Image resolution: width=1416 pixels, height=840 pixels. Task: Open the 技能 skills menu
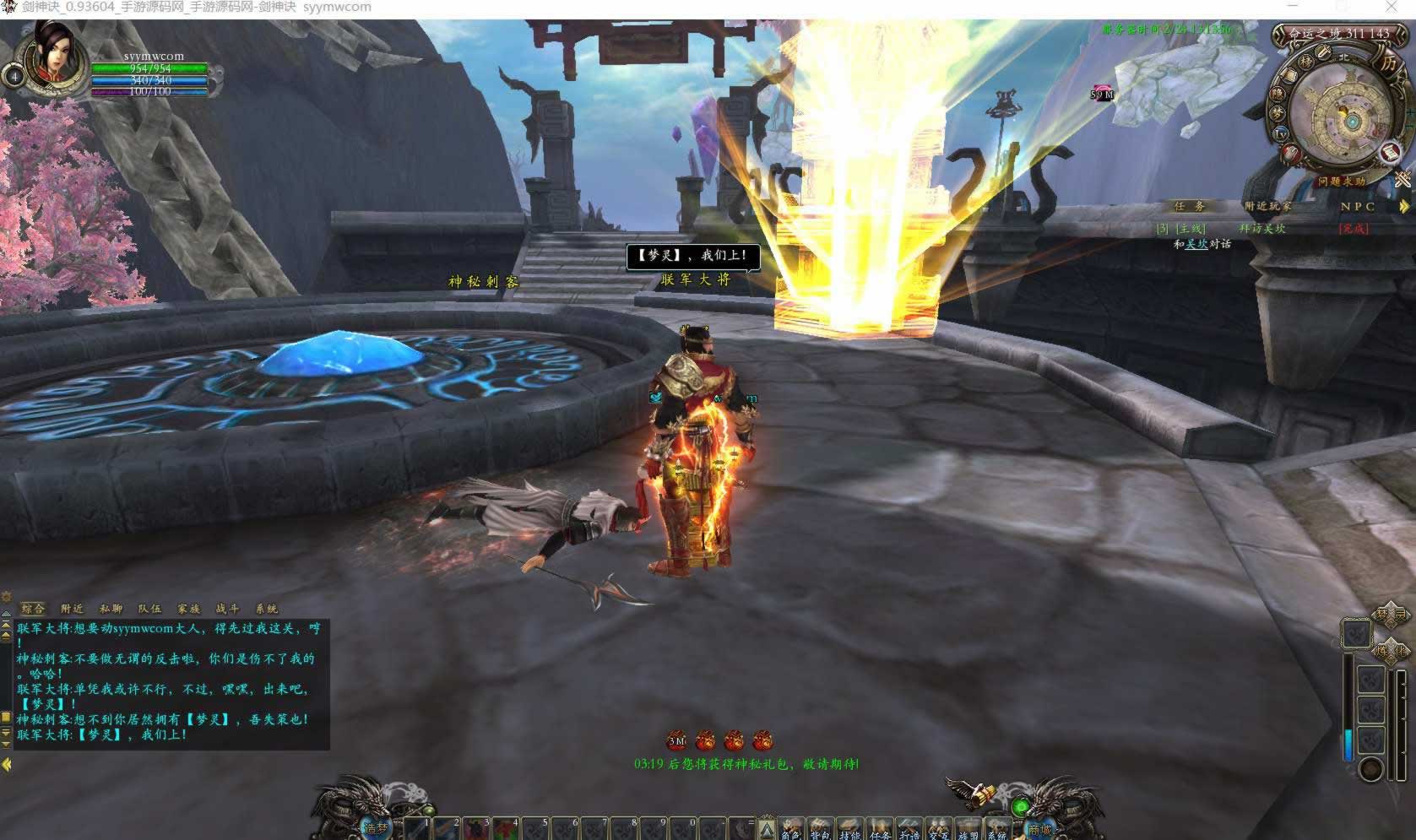tap(850, 830)
